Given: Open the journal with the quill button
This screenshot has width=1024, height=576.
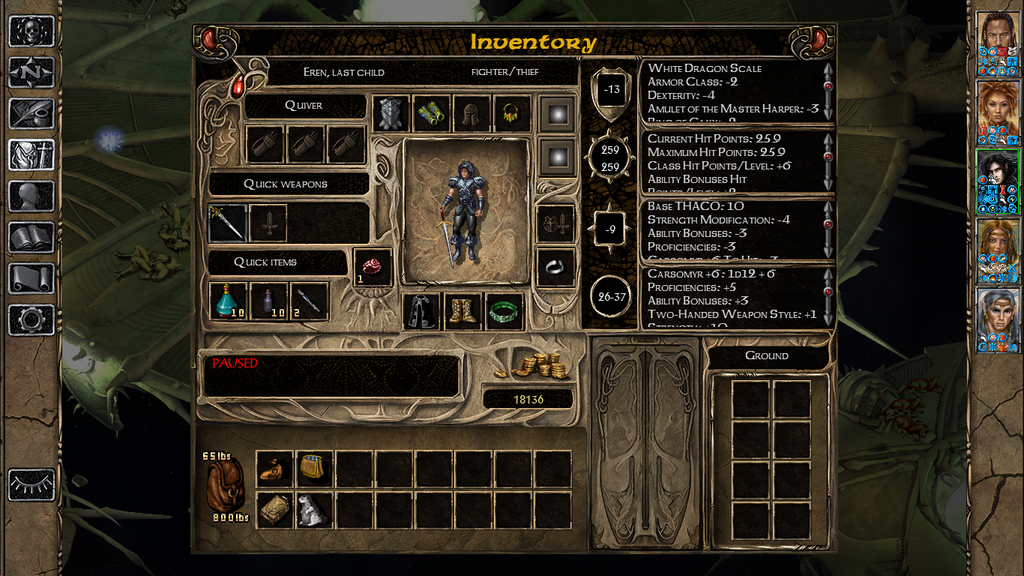Looking at the screenshot, I should point(31,113).
